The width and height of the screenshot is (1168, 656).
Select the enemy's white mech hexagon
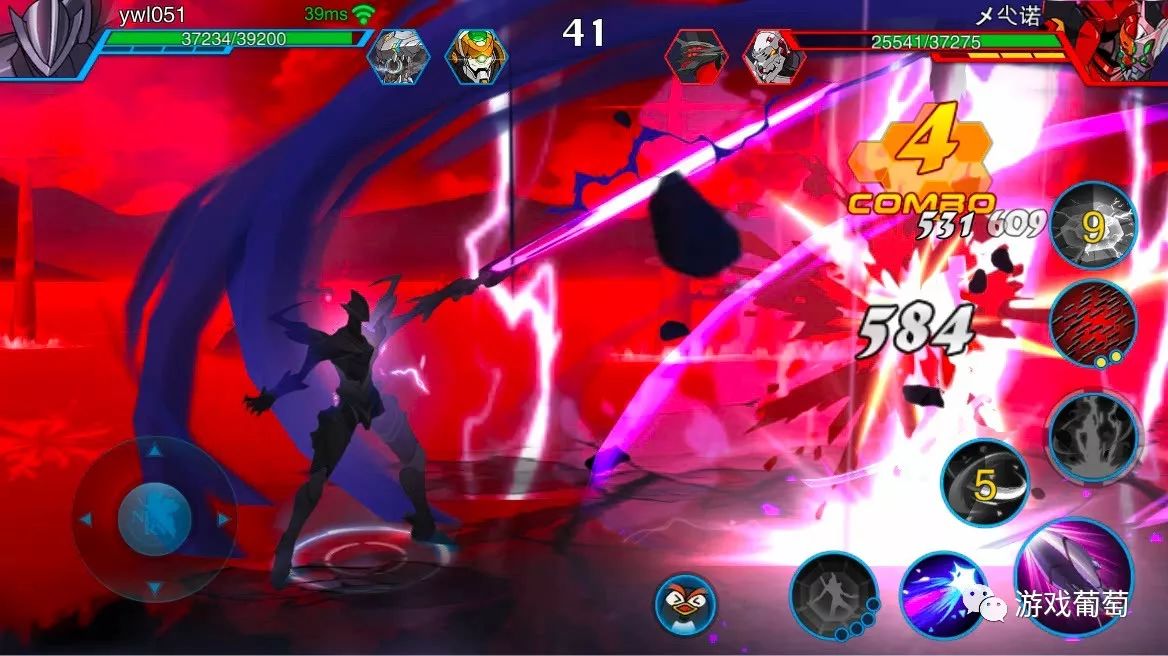[775, 56]
